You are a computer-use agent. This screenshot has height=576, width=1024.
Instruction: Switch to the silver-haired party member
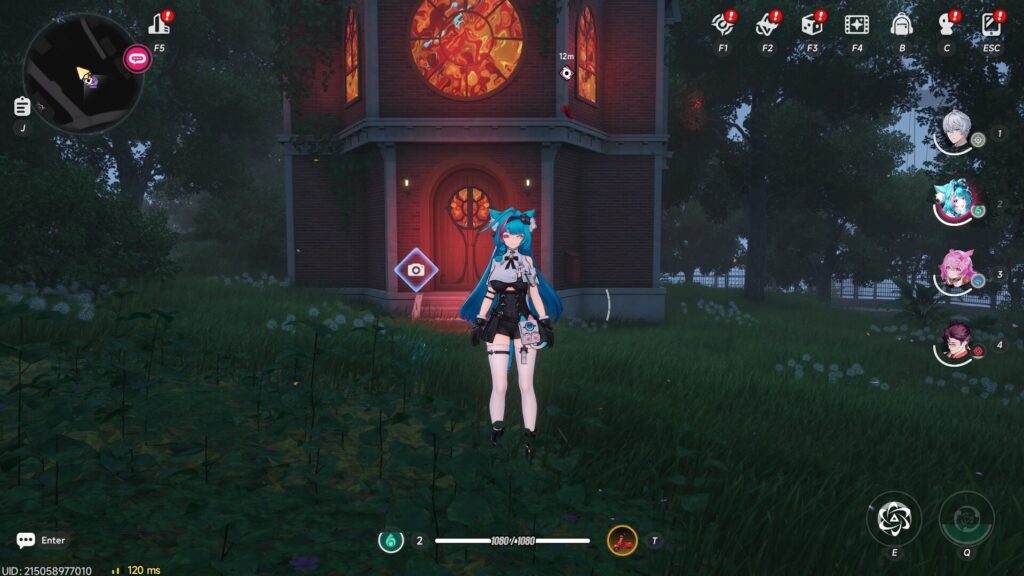(957, 132)
